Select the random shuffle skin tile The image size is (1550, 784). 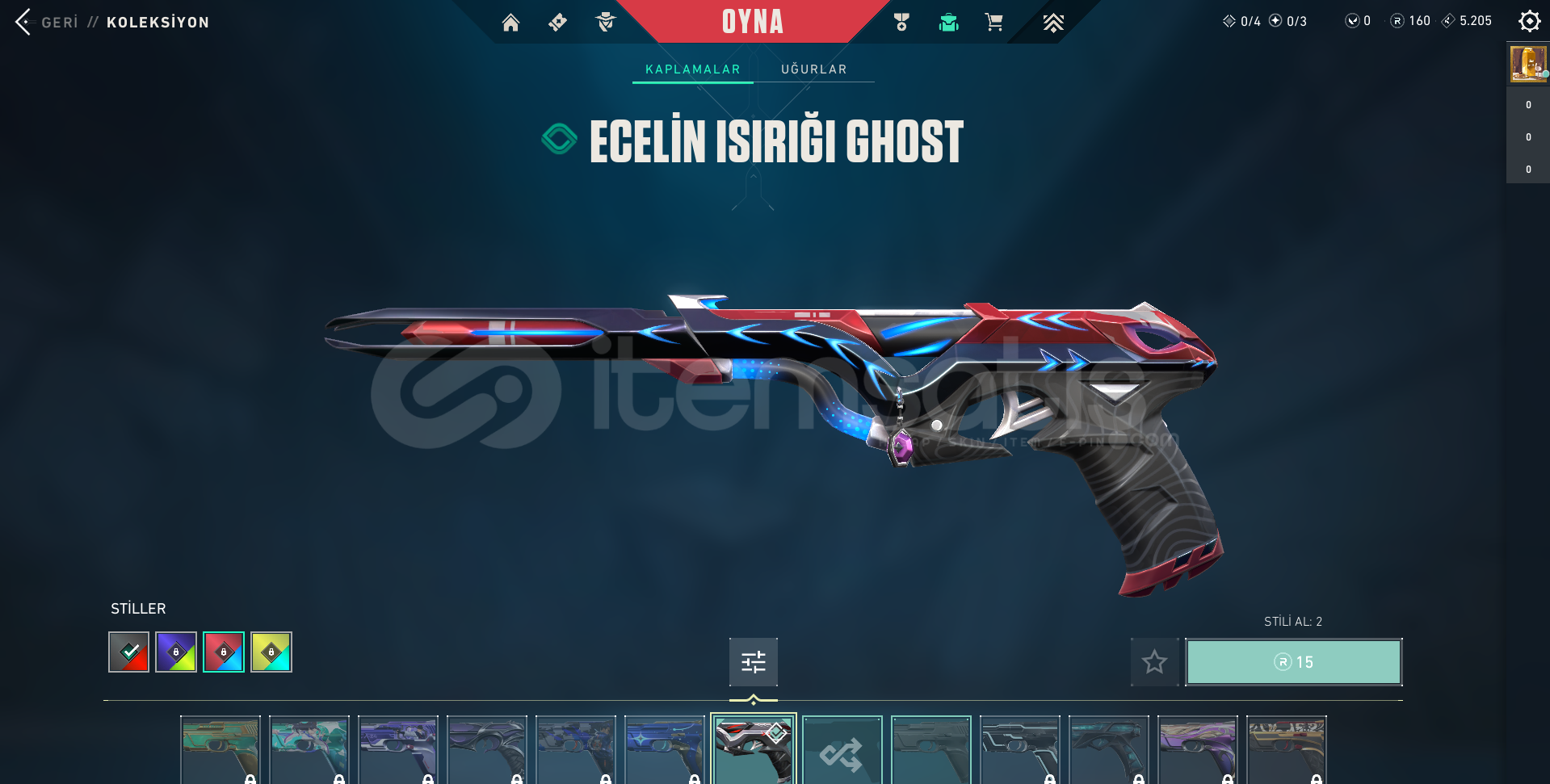[842, 753]
